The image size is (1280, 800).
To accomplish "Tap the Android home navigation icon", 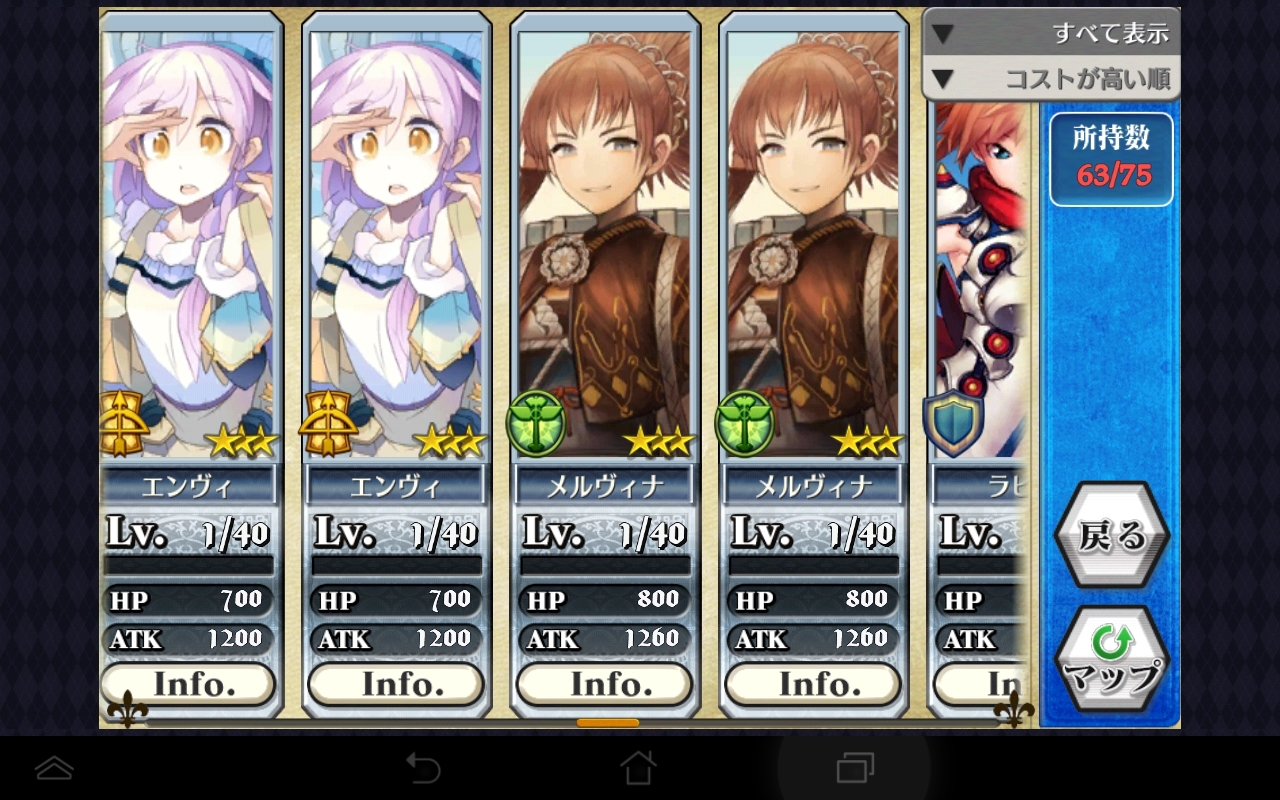I will point(638,768).
